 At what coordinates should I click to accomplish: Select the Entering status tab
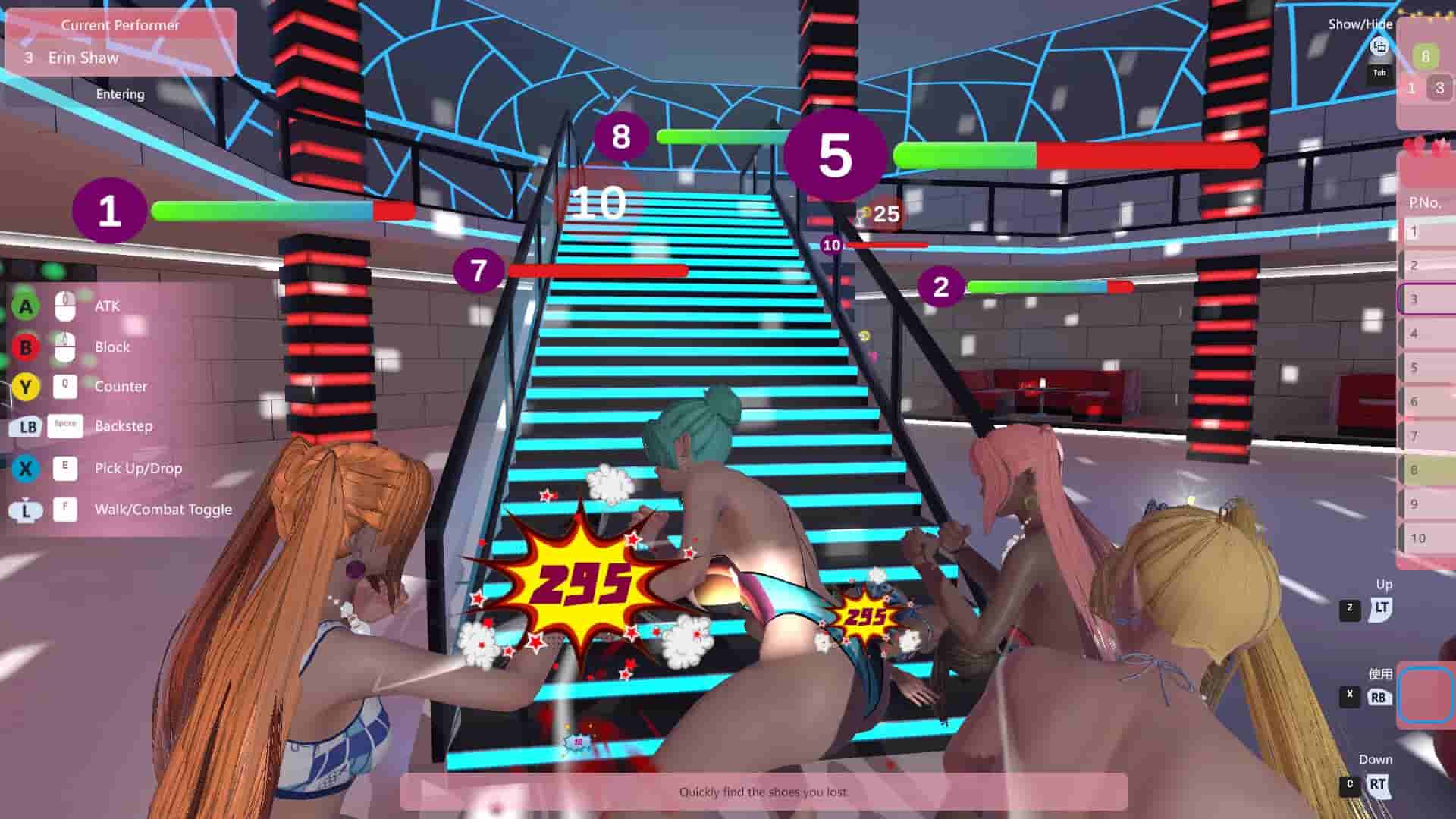(x=120, y=94)
